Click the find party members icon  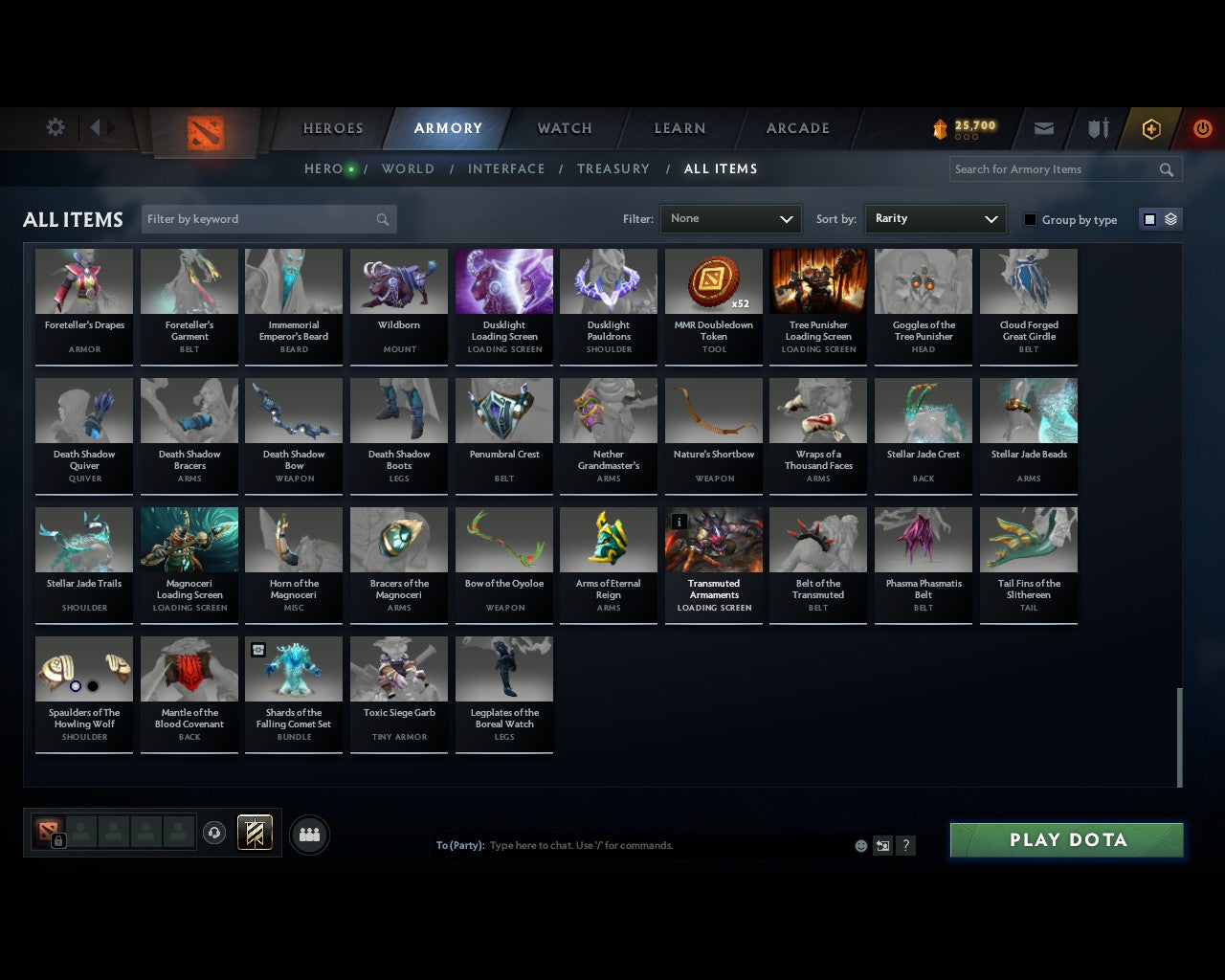pyautogui.click(x=308, y=834)
